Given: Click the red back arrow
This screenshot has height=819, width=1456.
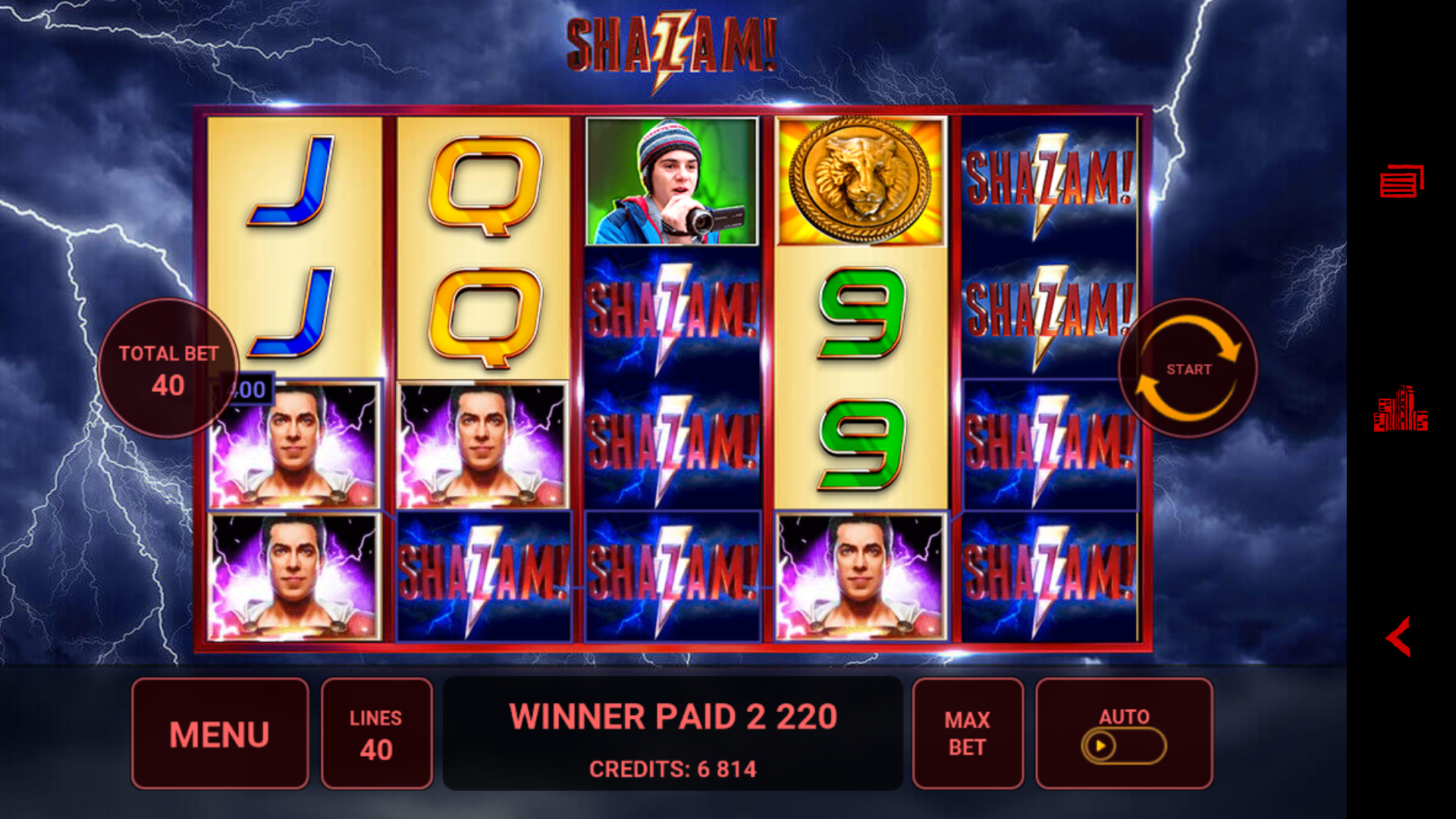Looking at the screenshot, I should coord(1398,636).
